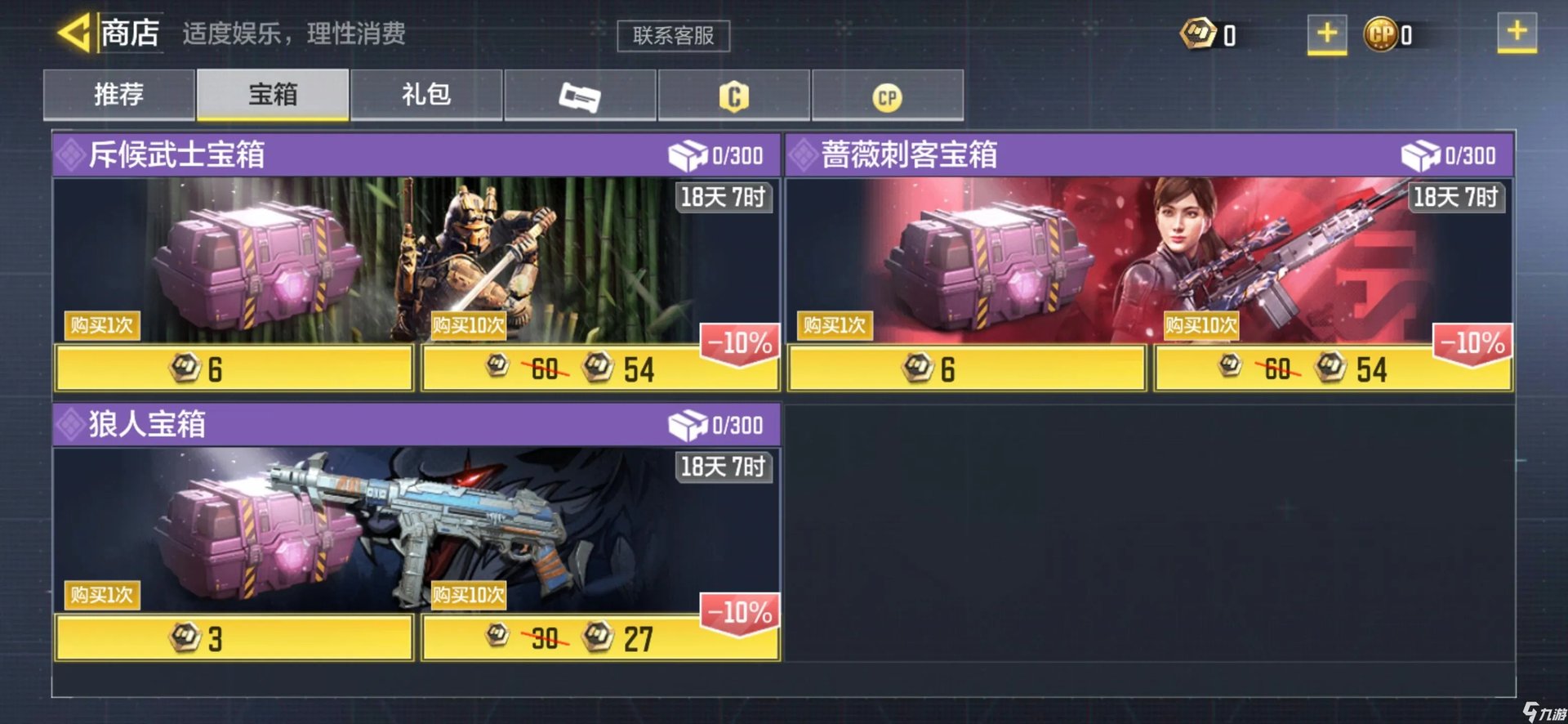Select the yellow C currency tab icon
The width and height of the screenshot is (1568, 724).
tap(734, 95)
